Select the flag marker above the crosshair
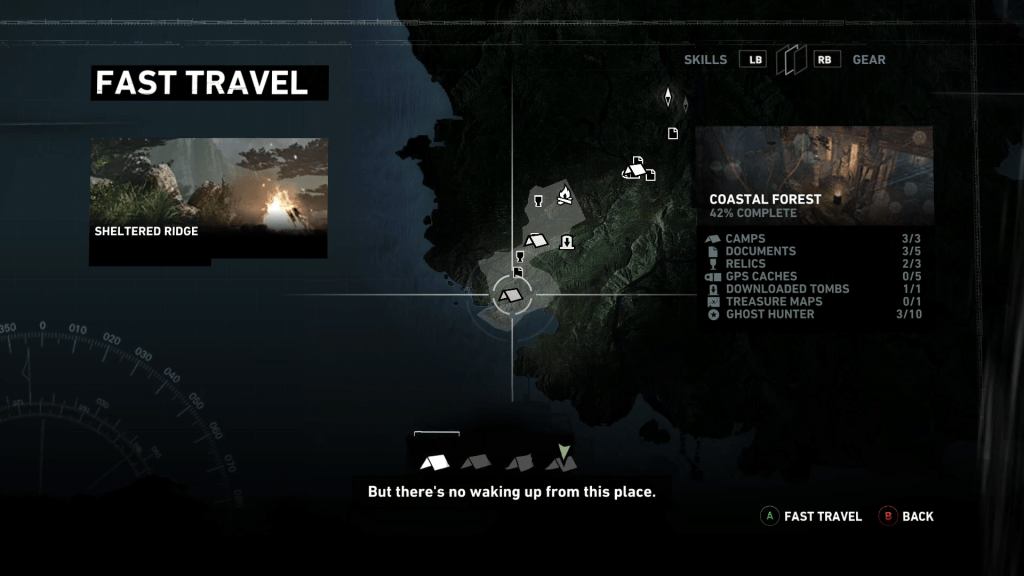Screen dimensions: 1024x576 tap(518, 272)
